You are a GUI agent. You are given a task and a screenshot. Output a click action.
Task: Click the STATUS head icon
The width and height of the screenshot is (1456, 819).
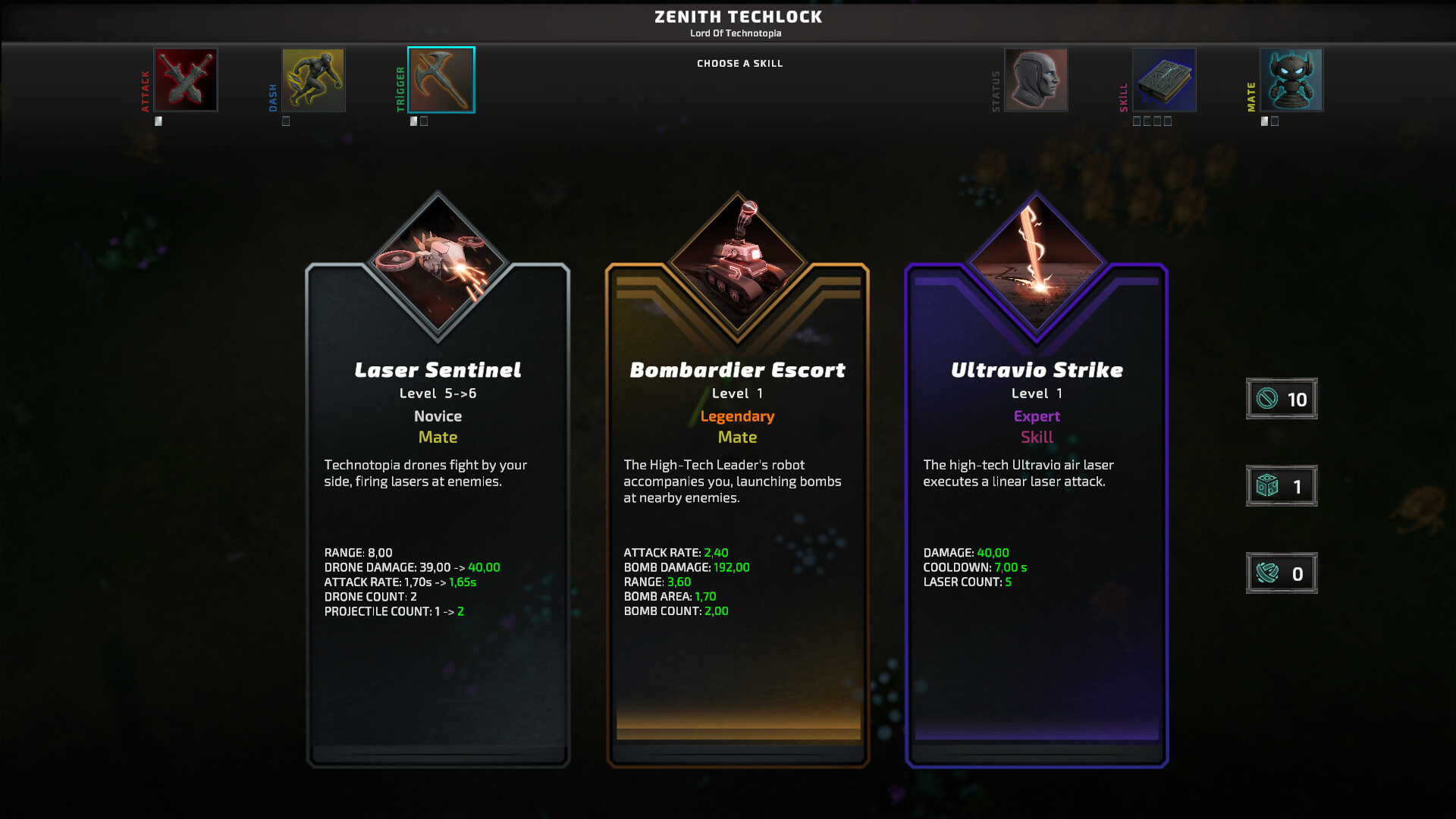tap(1036, 79)
